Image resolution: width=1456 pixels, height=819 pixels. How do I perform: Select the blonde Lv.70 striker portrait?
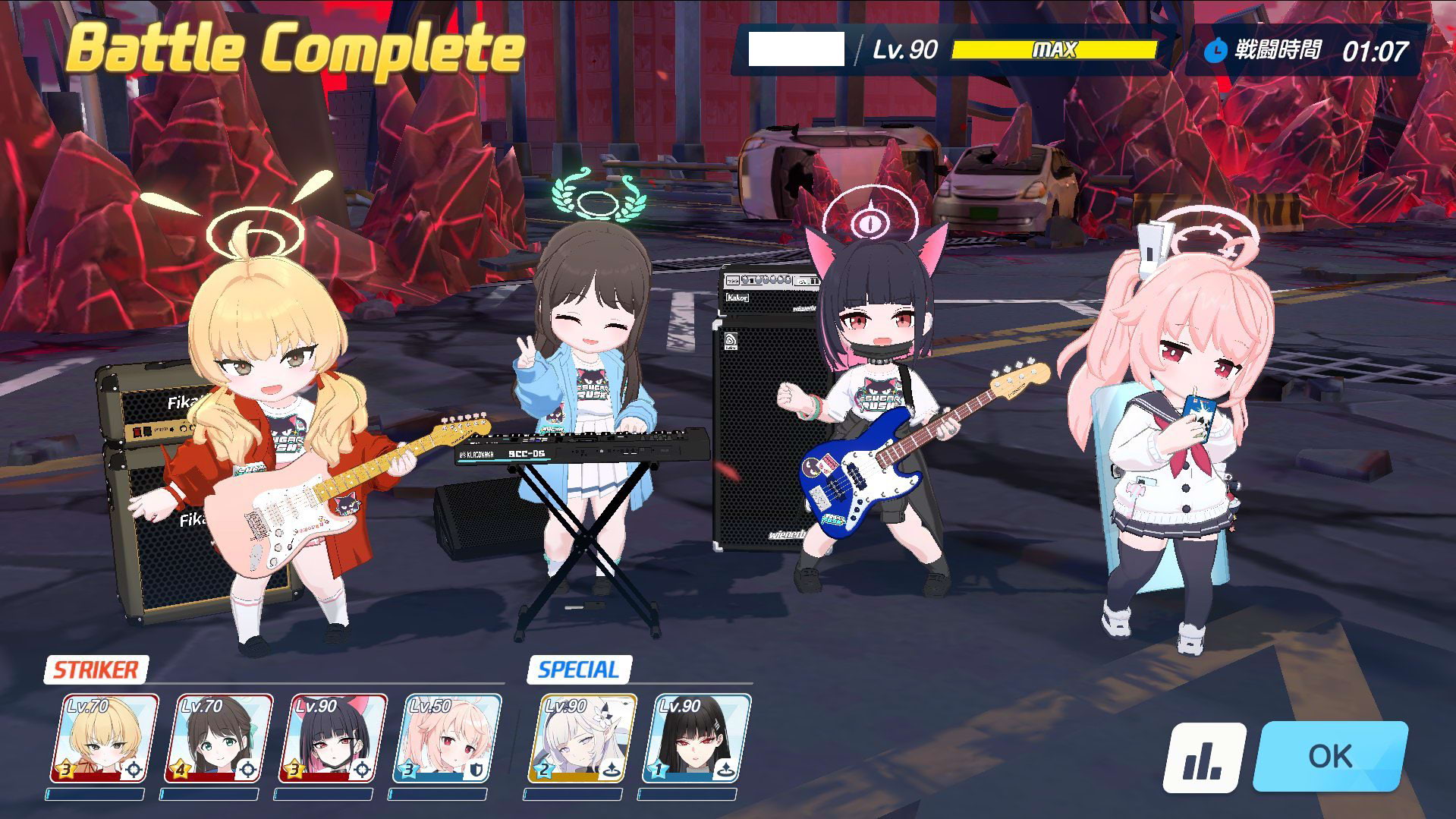(104, 739)
